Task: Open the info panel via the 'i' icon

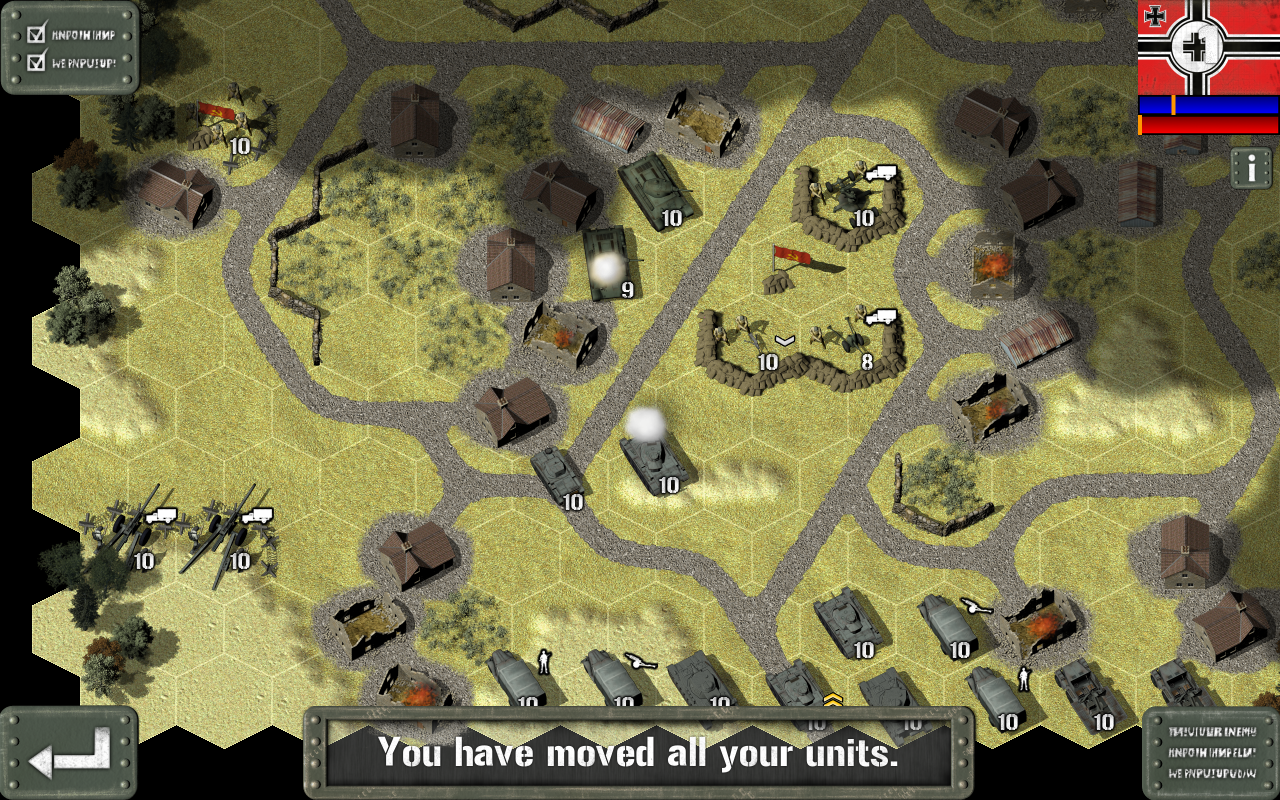Action: 1252,168
